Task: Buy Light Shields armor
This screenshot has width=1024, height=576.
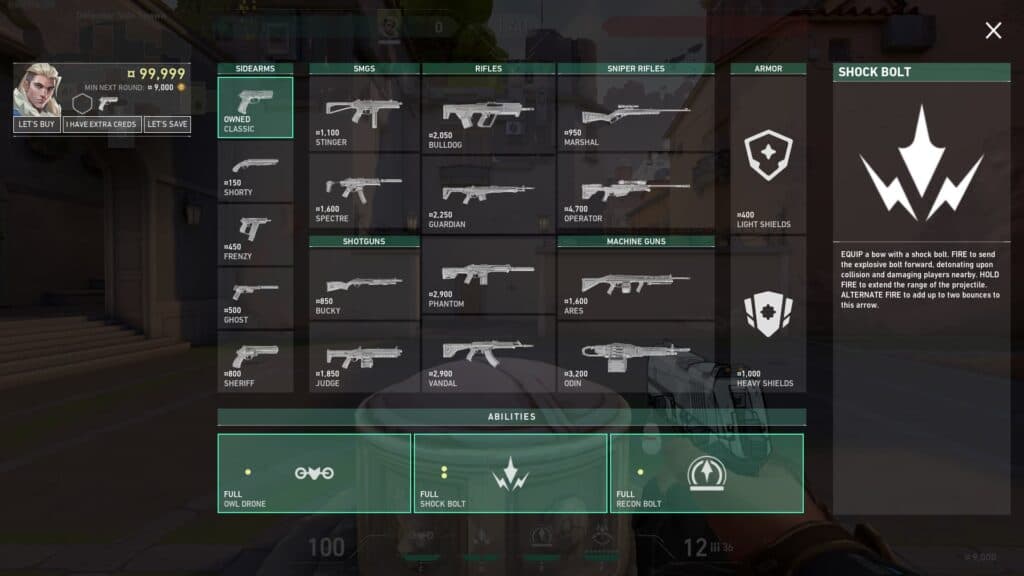Action: [768, 155]
